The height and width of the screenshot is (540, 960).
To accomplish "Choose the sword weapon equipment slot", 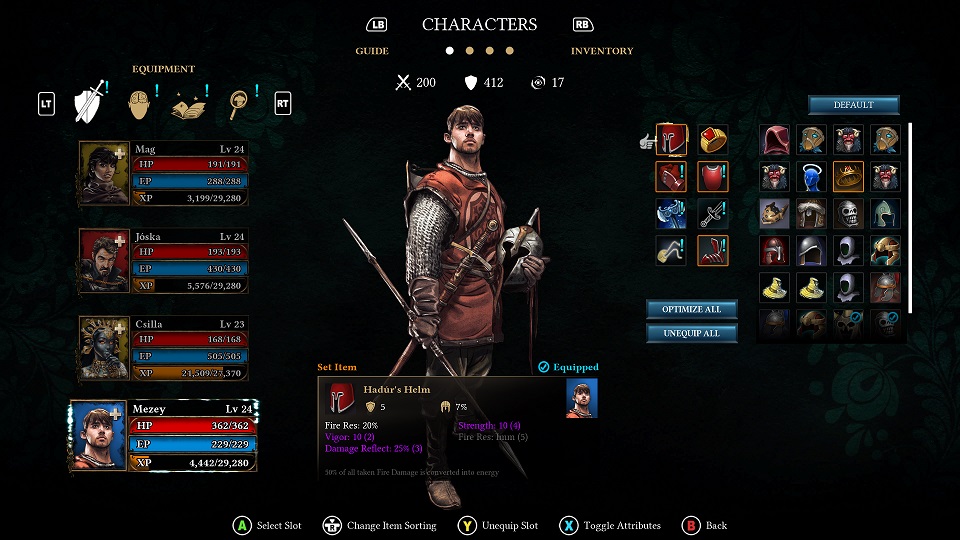I will tap(712, 213).
